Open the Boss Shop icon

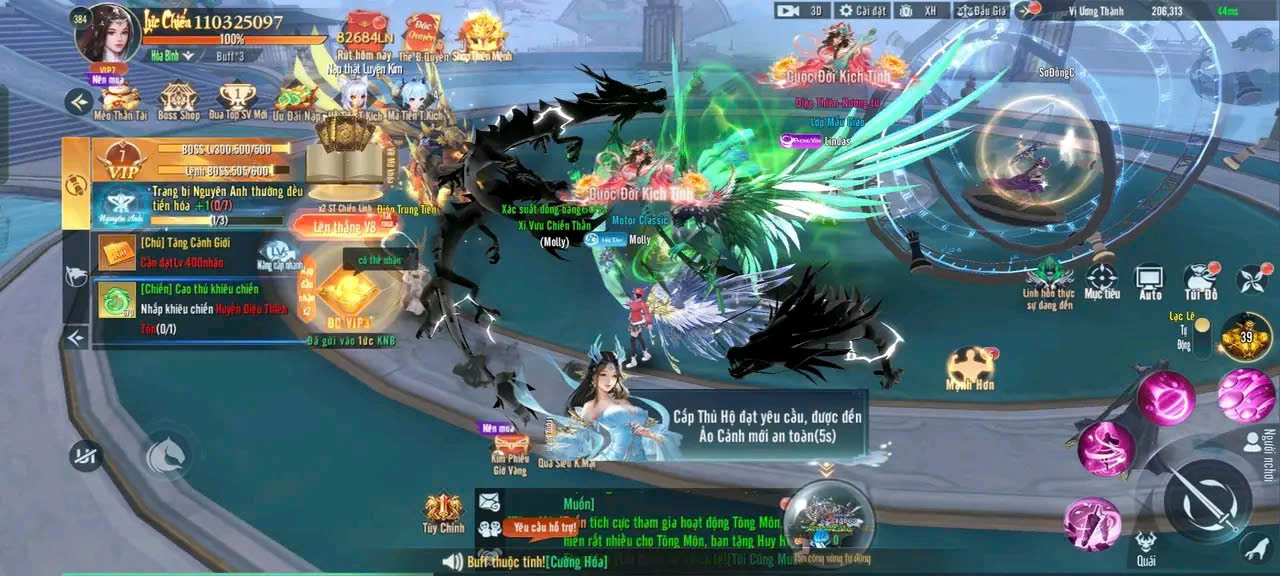(x=178, y=99)
